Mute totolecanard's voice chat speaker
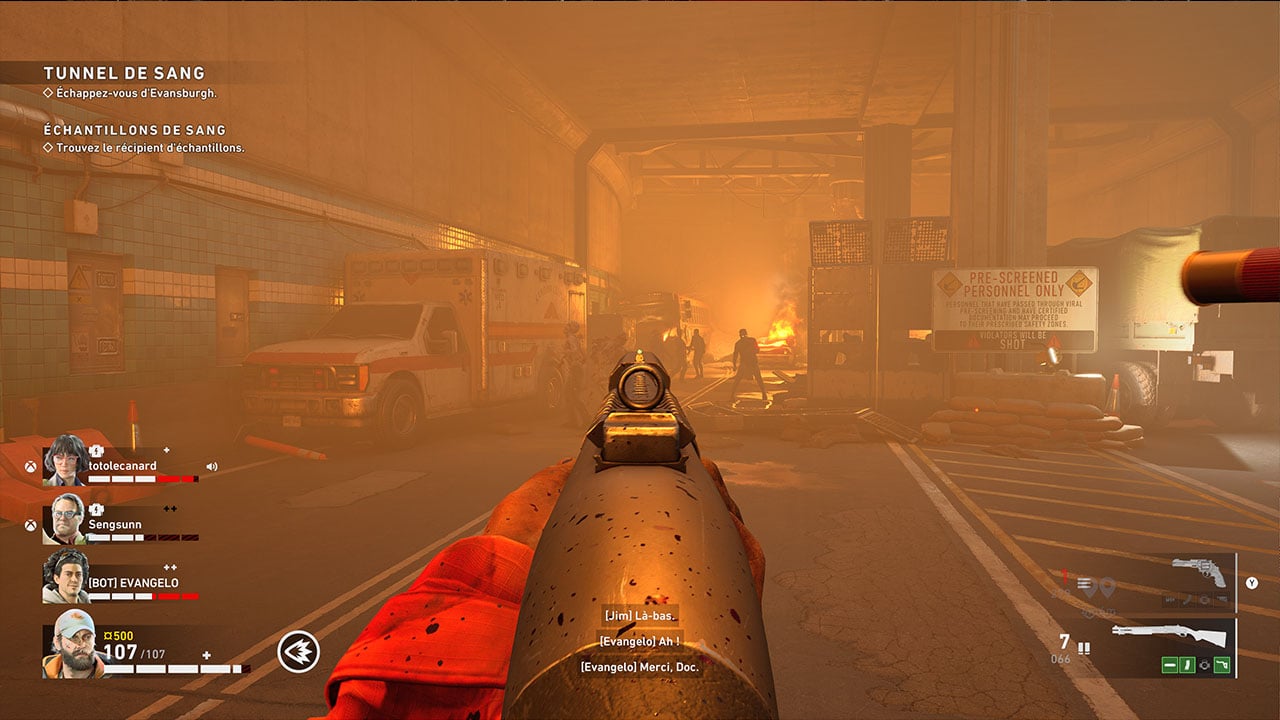 click(x=212, y=467)
